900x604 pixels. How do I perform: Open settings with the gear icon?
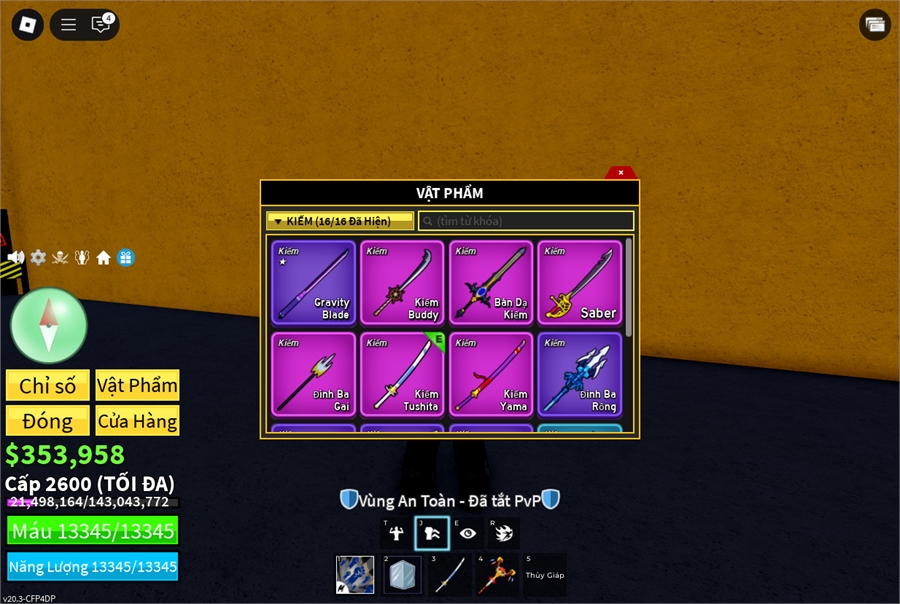[x=38, y=258]
